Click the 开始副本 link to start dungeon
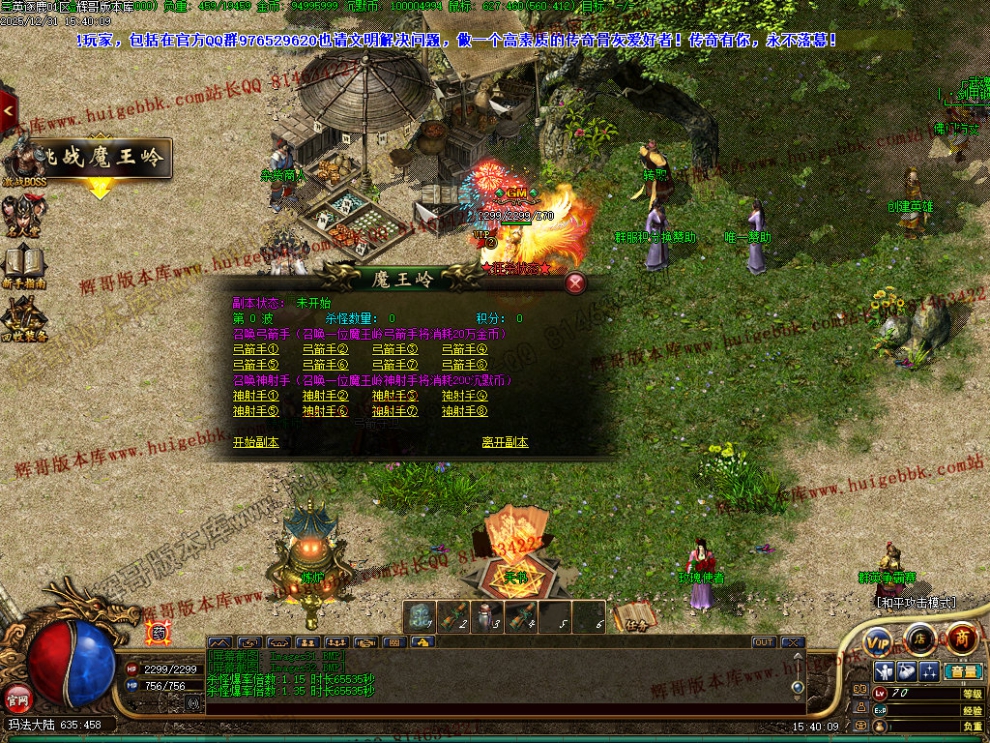 tap(256, 442)
